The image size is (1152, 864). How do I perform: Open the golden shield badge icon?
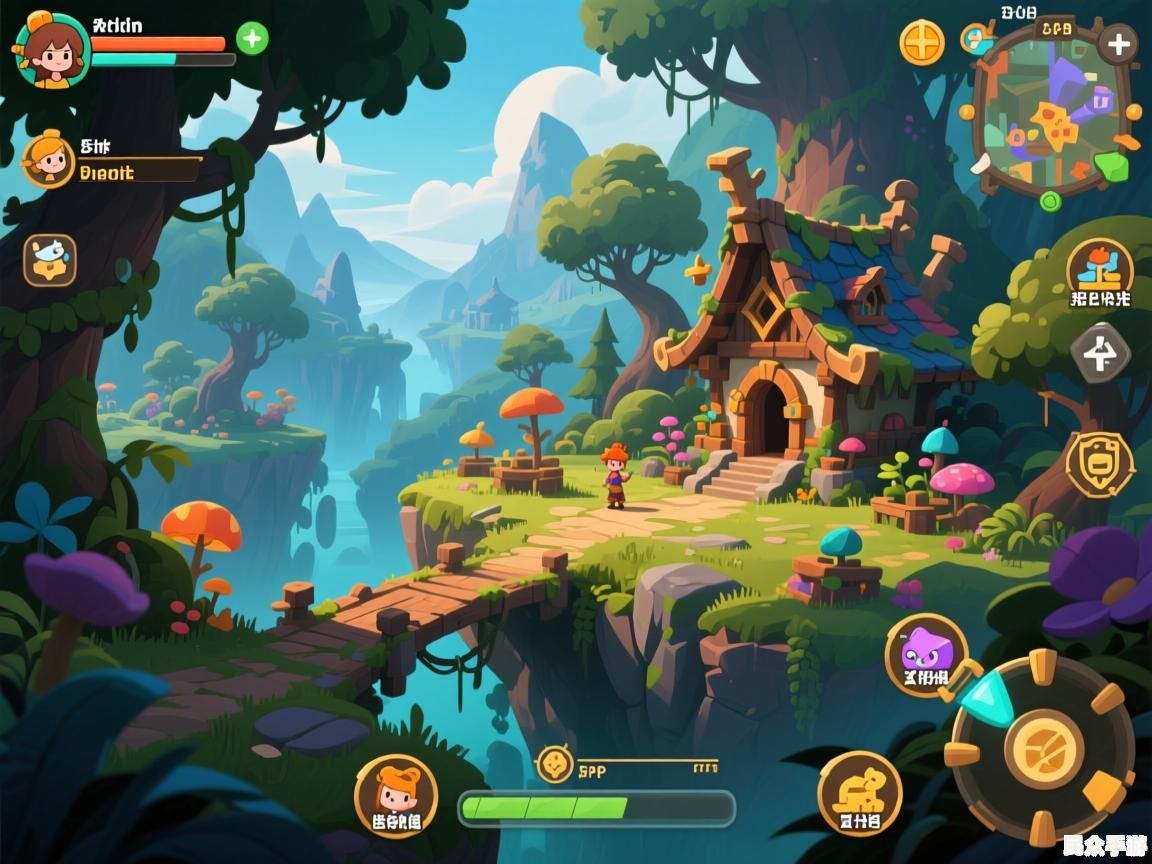point(1099,463)
